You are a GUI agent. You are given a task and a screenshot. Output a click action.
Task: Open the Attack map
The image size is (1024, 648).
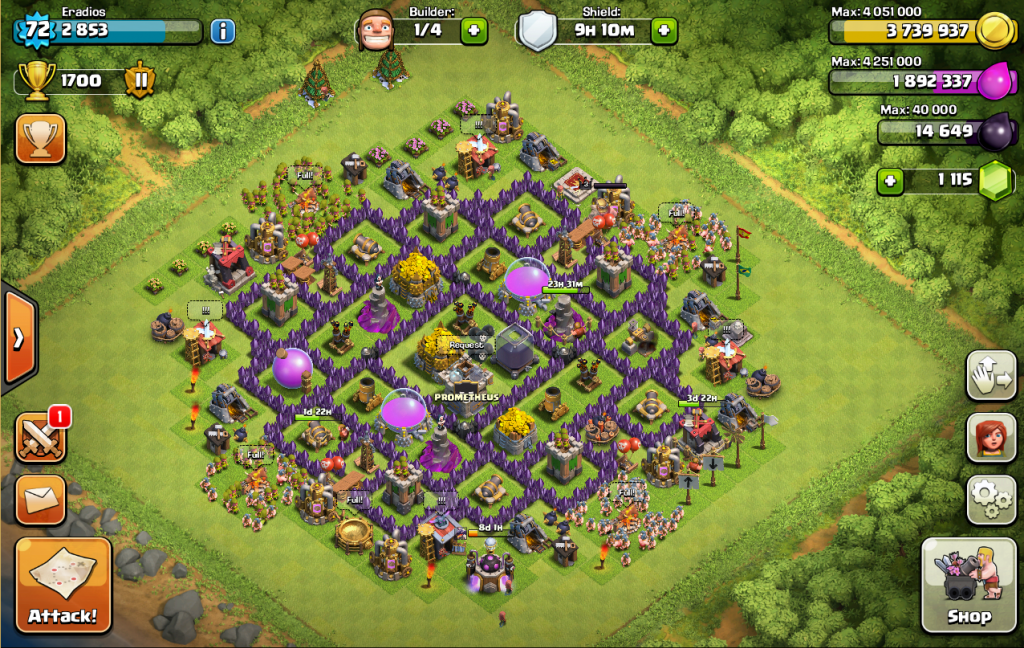point(63,584)
